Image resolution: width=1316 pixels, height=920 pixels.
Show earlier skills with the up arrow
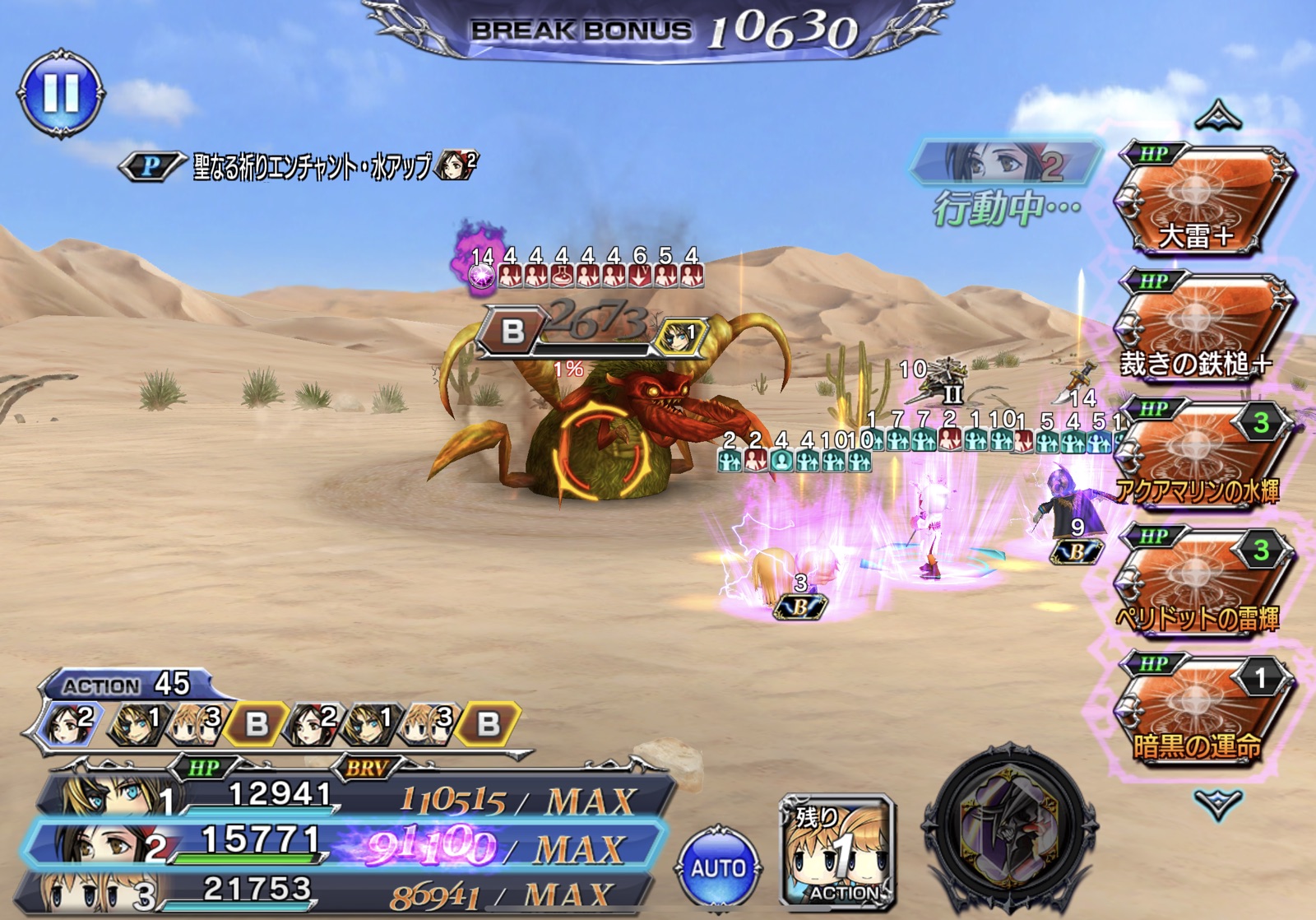(1217, 117)
